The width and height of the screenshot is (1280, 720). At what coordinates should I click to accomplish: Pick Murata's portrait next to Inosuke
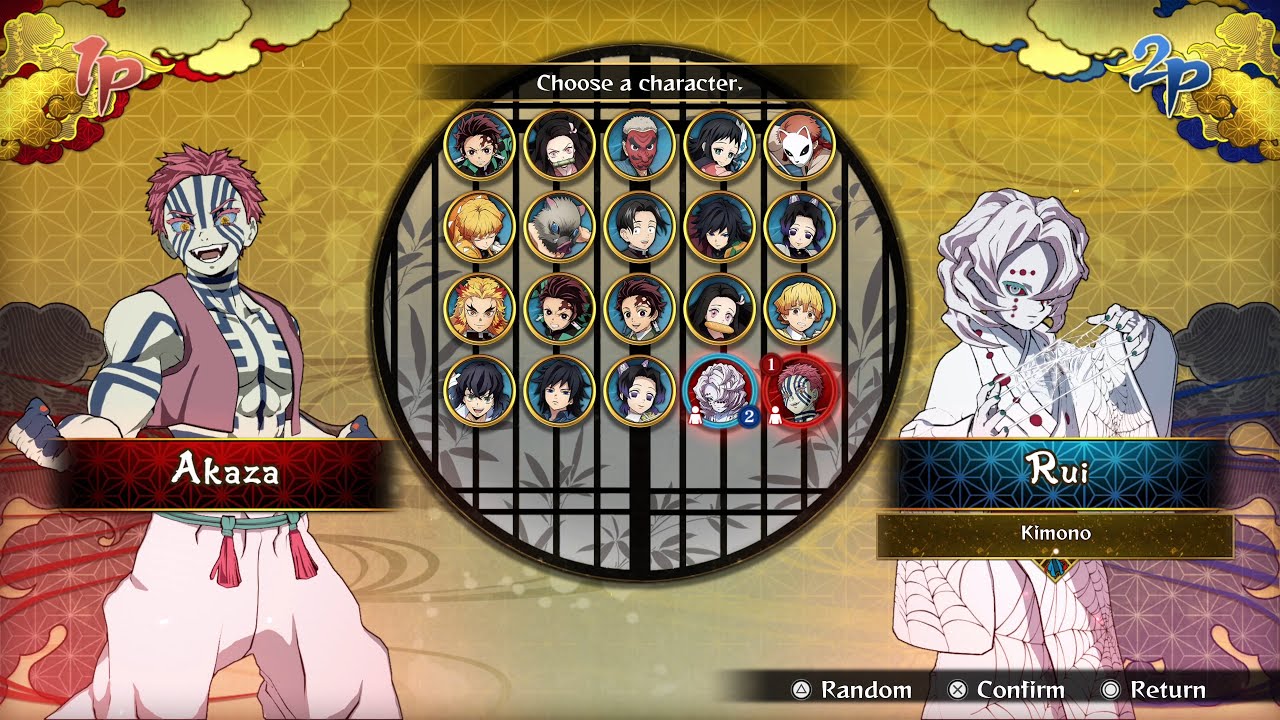pyautogui.click(x=639, y=227)
